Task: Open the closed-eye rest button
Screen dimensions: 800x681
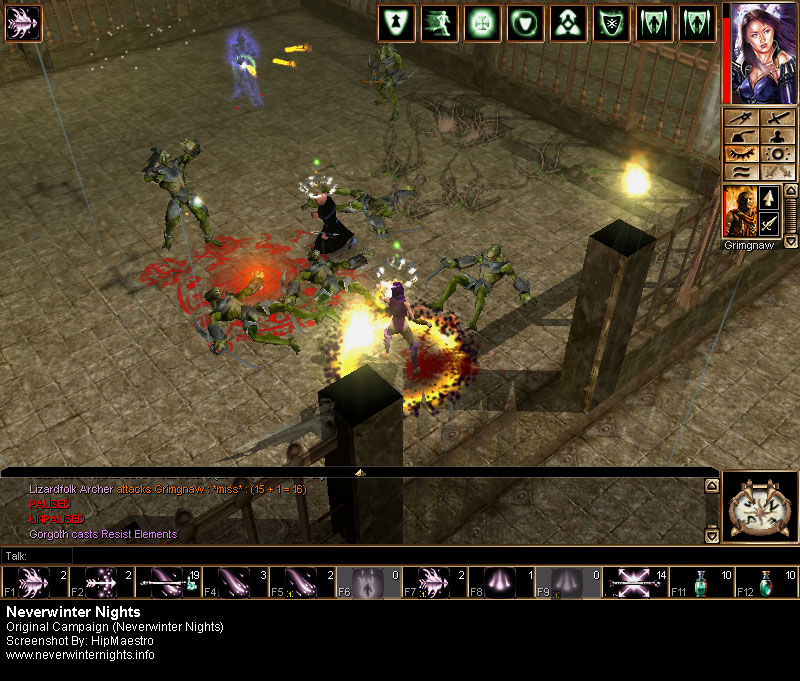Action: pos(739,154)
